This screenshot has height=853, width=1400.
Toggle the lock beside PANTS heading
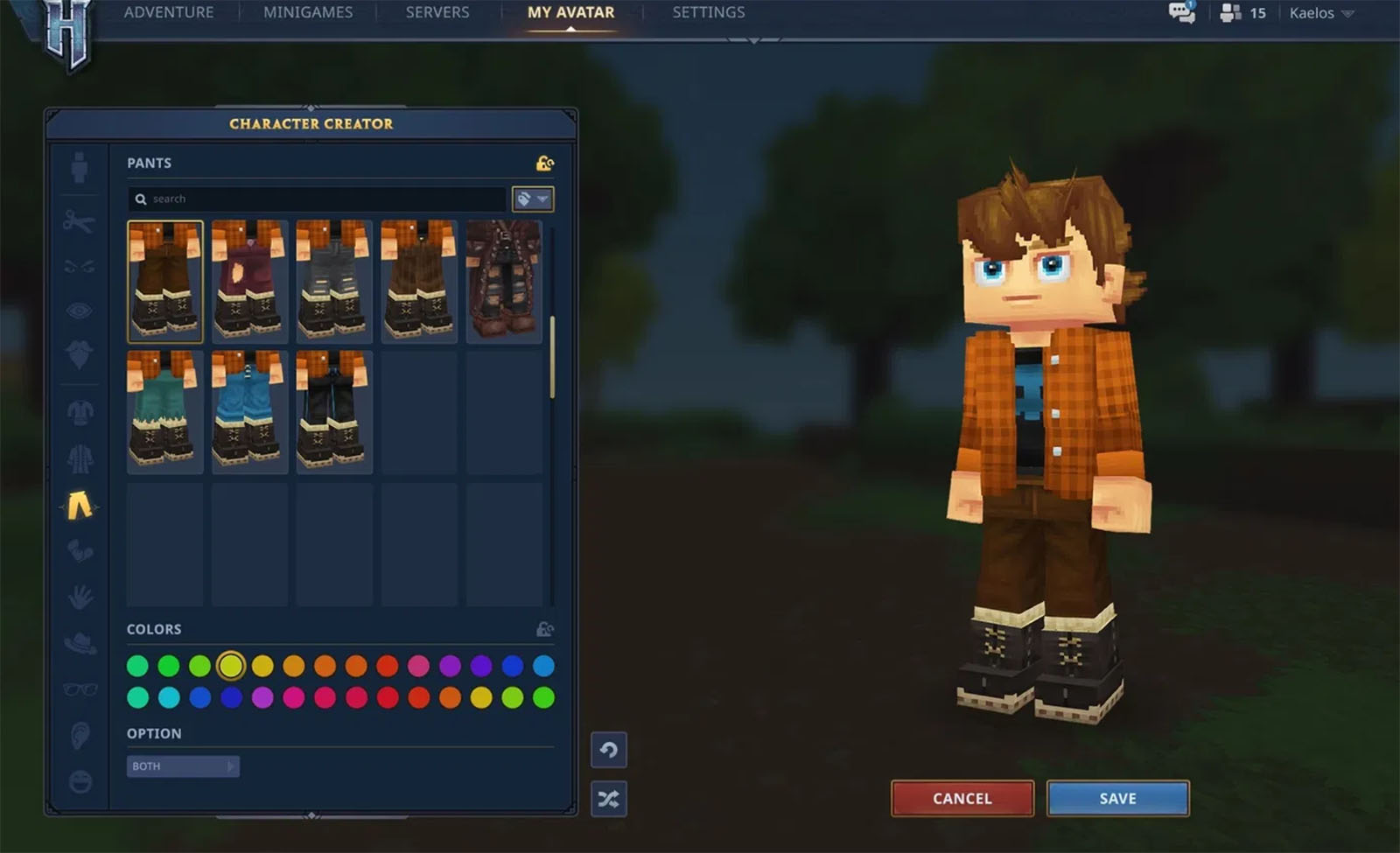click(x=544, y=163)
